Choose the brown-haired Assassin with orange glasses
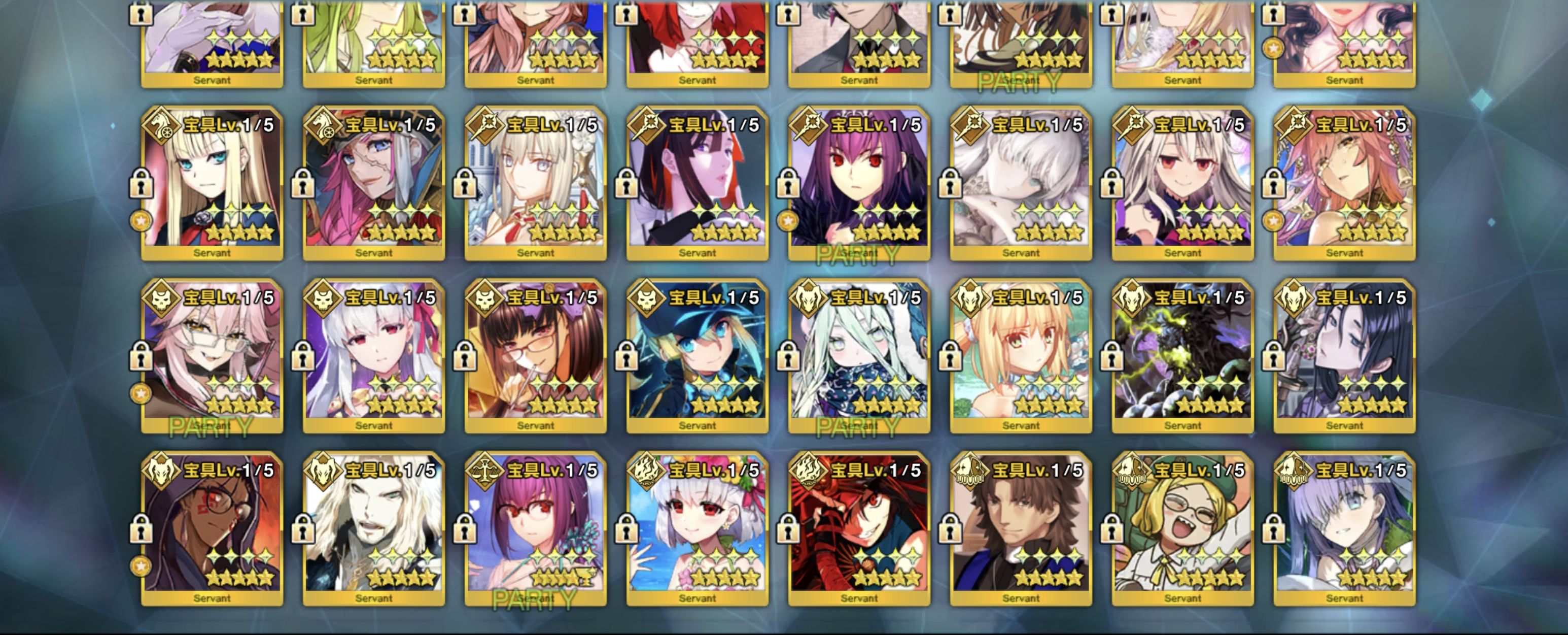Viewport: 1568px width, 635px height. coord(535,355)
